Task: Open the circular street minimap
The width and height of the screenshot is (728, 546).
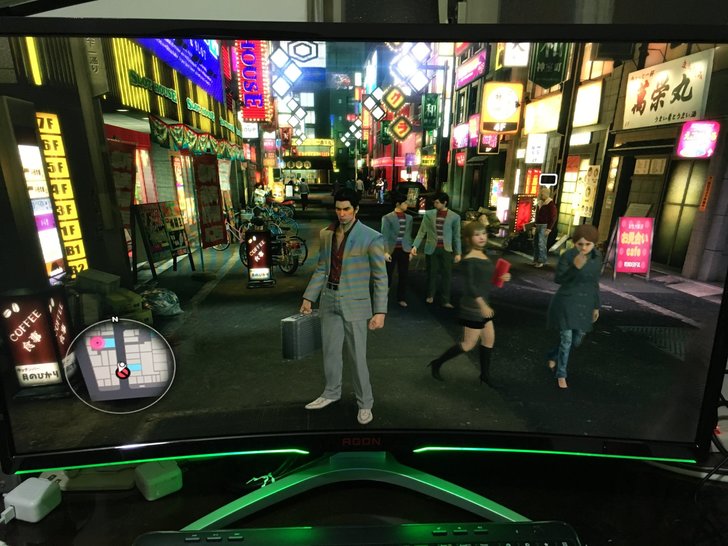Action: (x=121, y=361)
